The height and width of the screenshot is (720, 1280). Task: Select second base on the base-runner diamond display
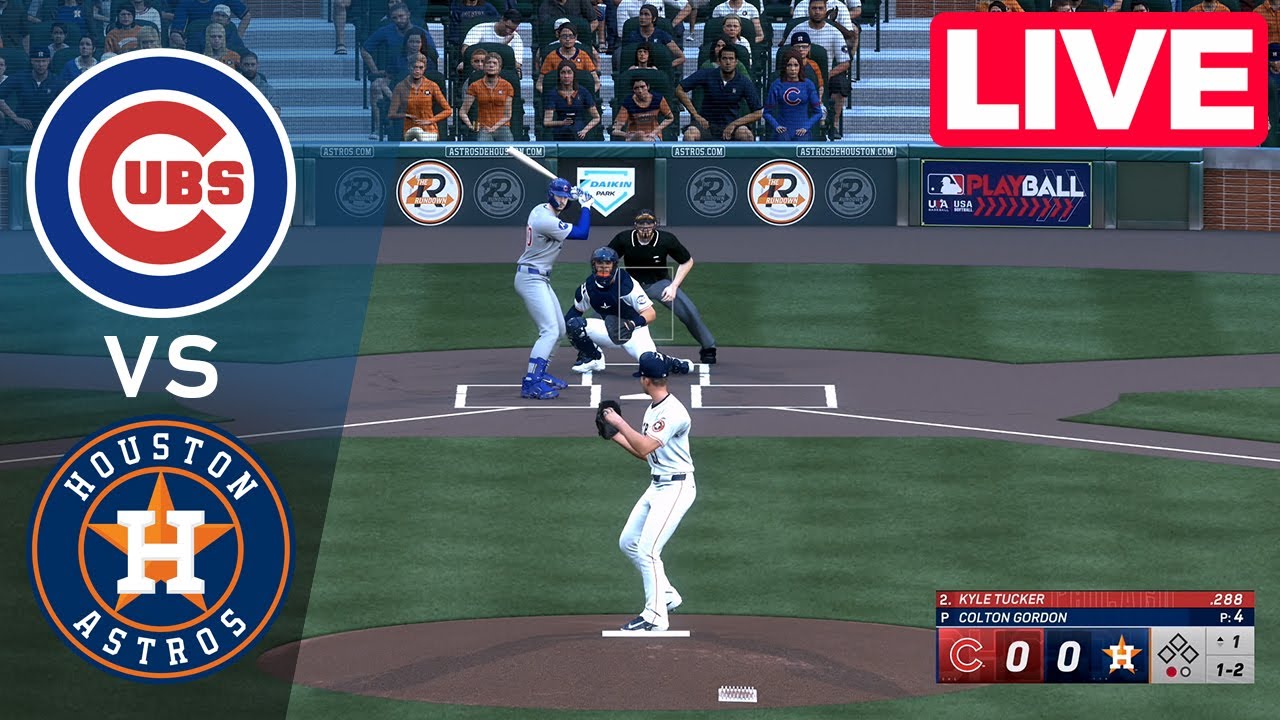pos(1179,639)
